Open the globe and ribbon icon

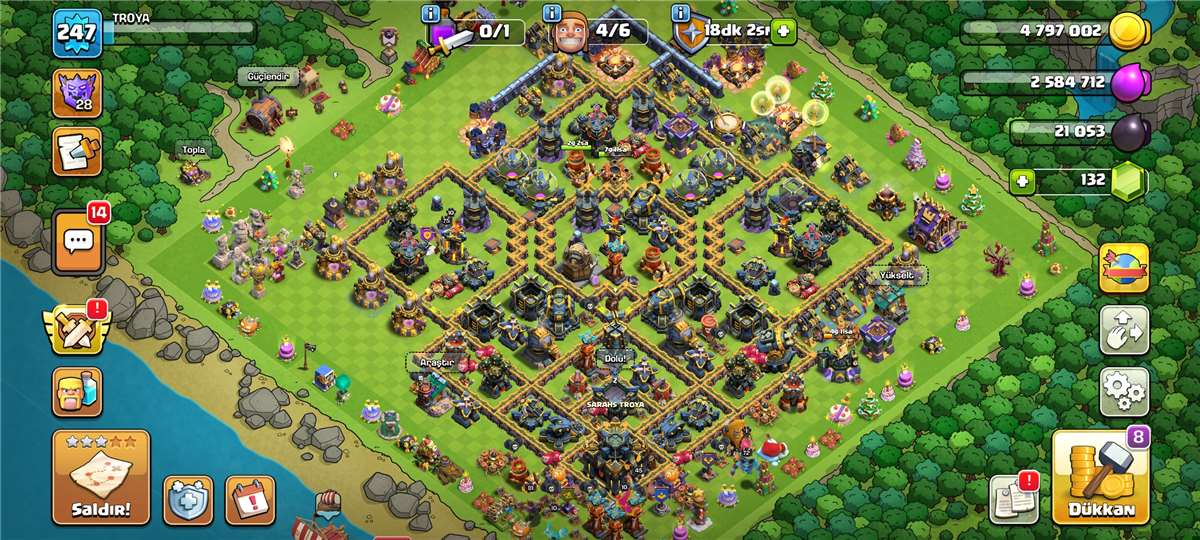(1124, 268)
